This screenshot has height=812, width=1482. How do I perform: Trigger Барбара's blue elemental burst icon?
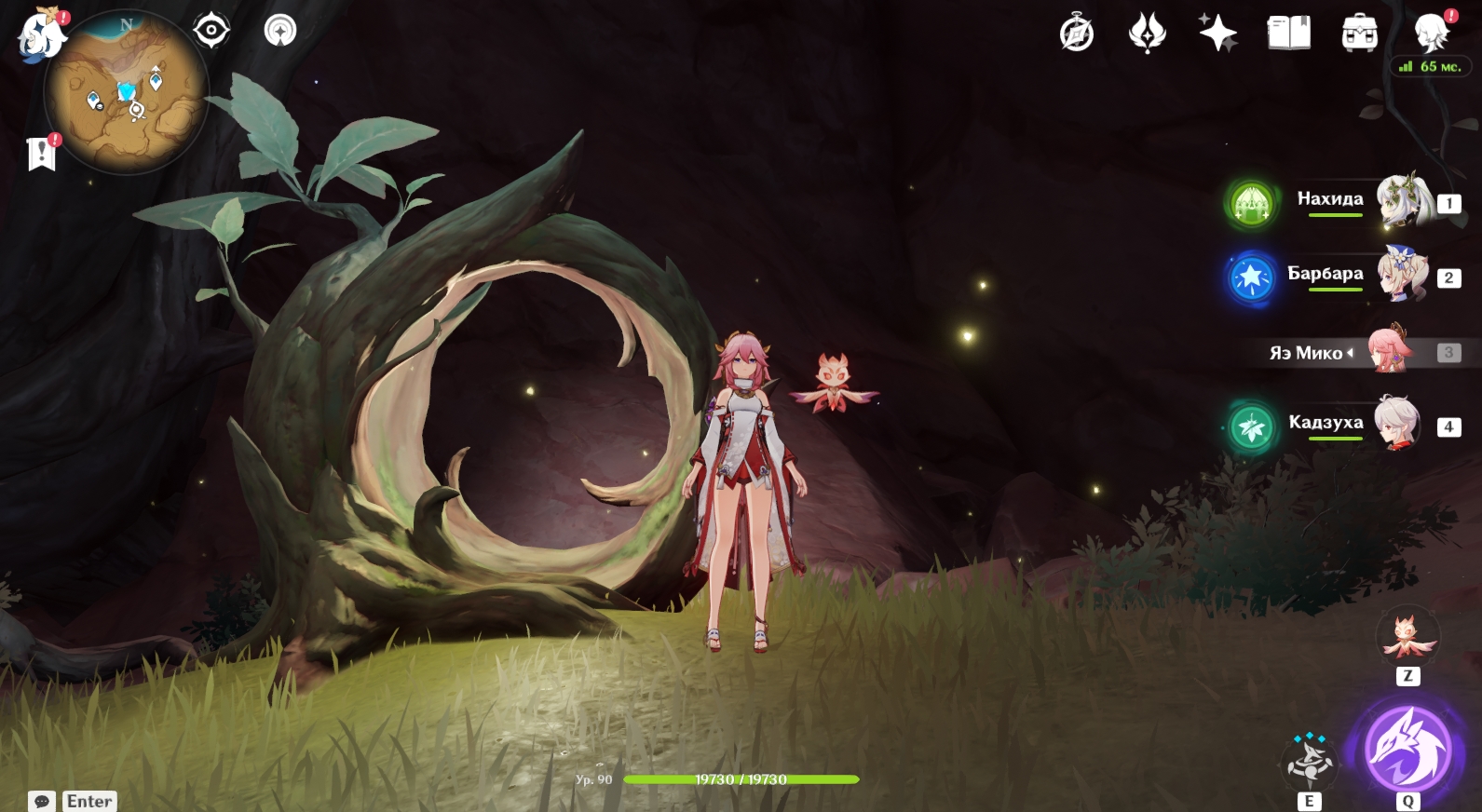(x=1251, y=277)
